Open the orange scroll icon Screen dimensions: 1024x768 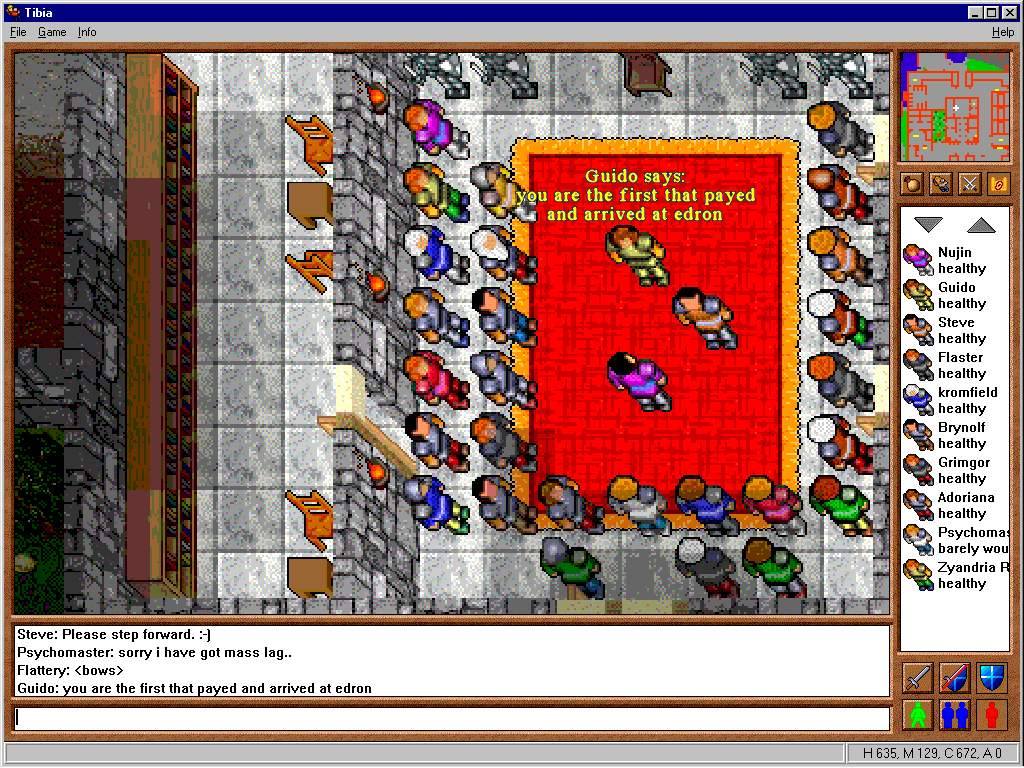pos(998,184)
